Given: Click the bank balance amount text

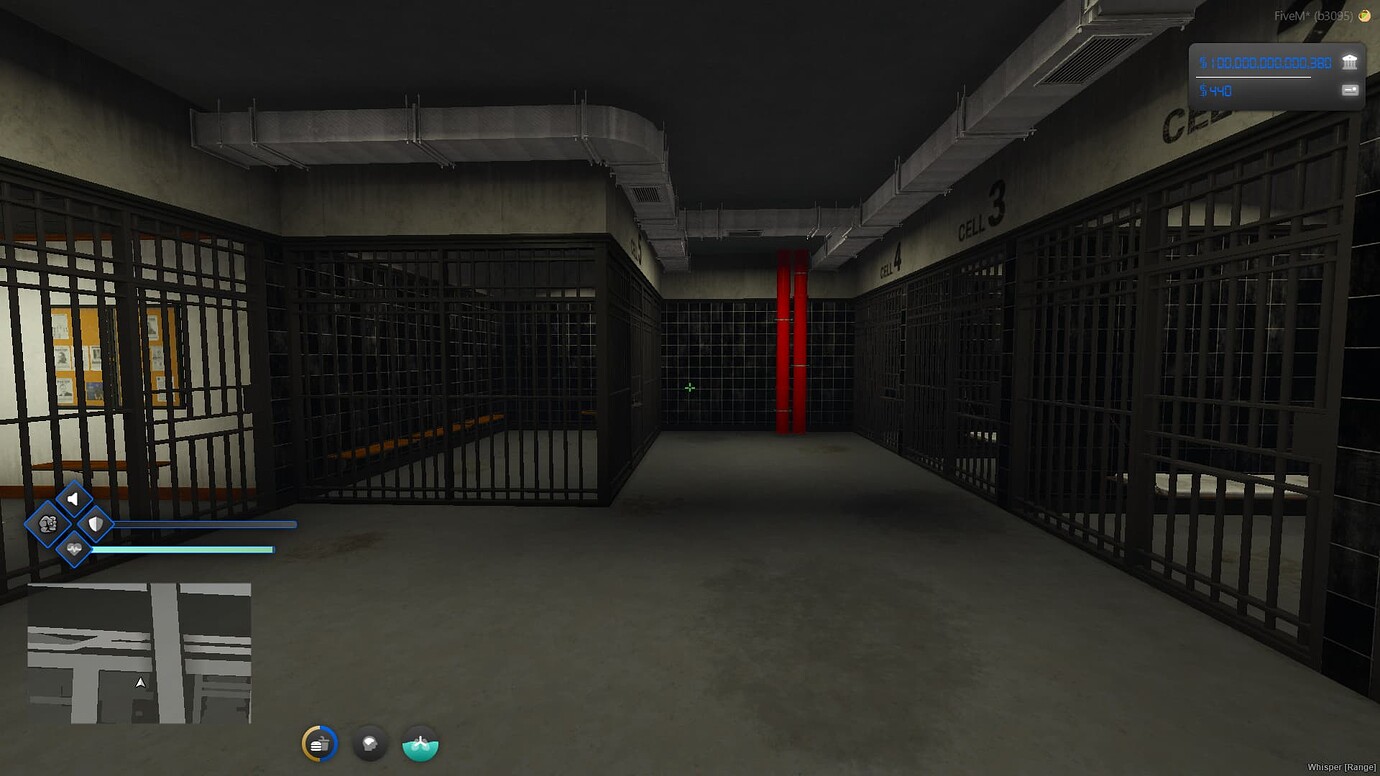Looking at the screenshot, I should [x=1266, y=62].
